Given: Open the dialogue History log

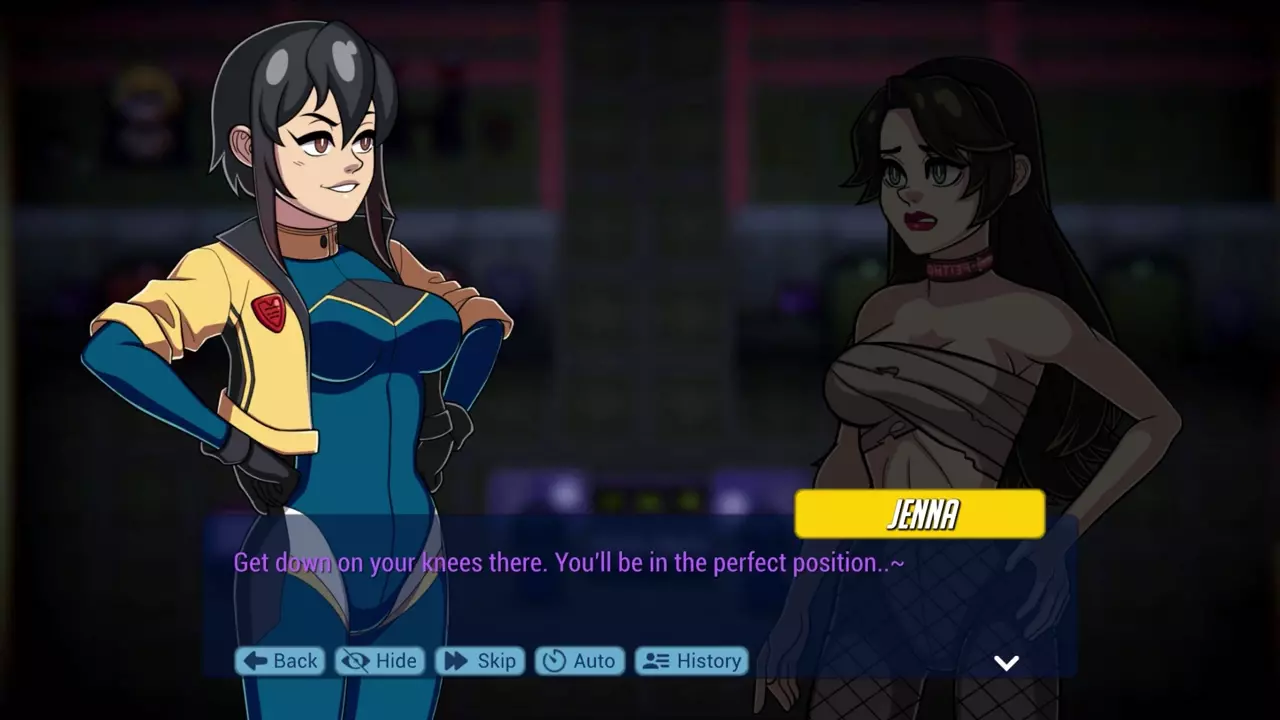Looking at the screenshot, I should click(x=692, y=661).
